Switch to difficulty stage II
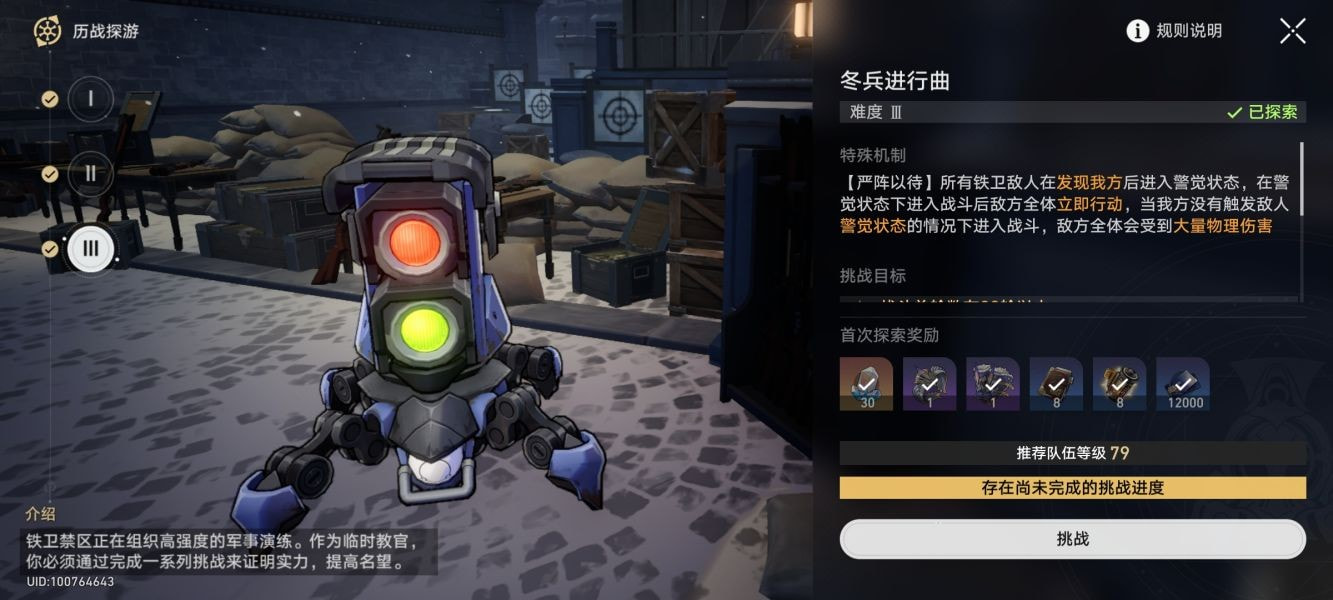The width and height of the screenshot is (1333, 600). pos(91,173)
